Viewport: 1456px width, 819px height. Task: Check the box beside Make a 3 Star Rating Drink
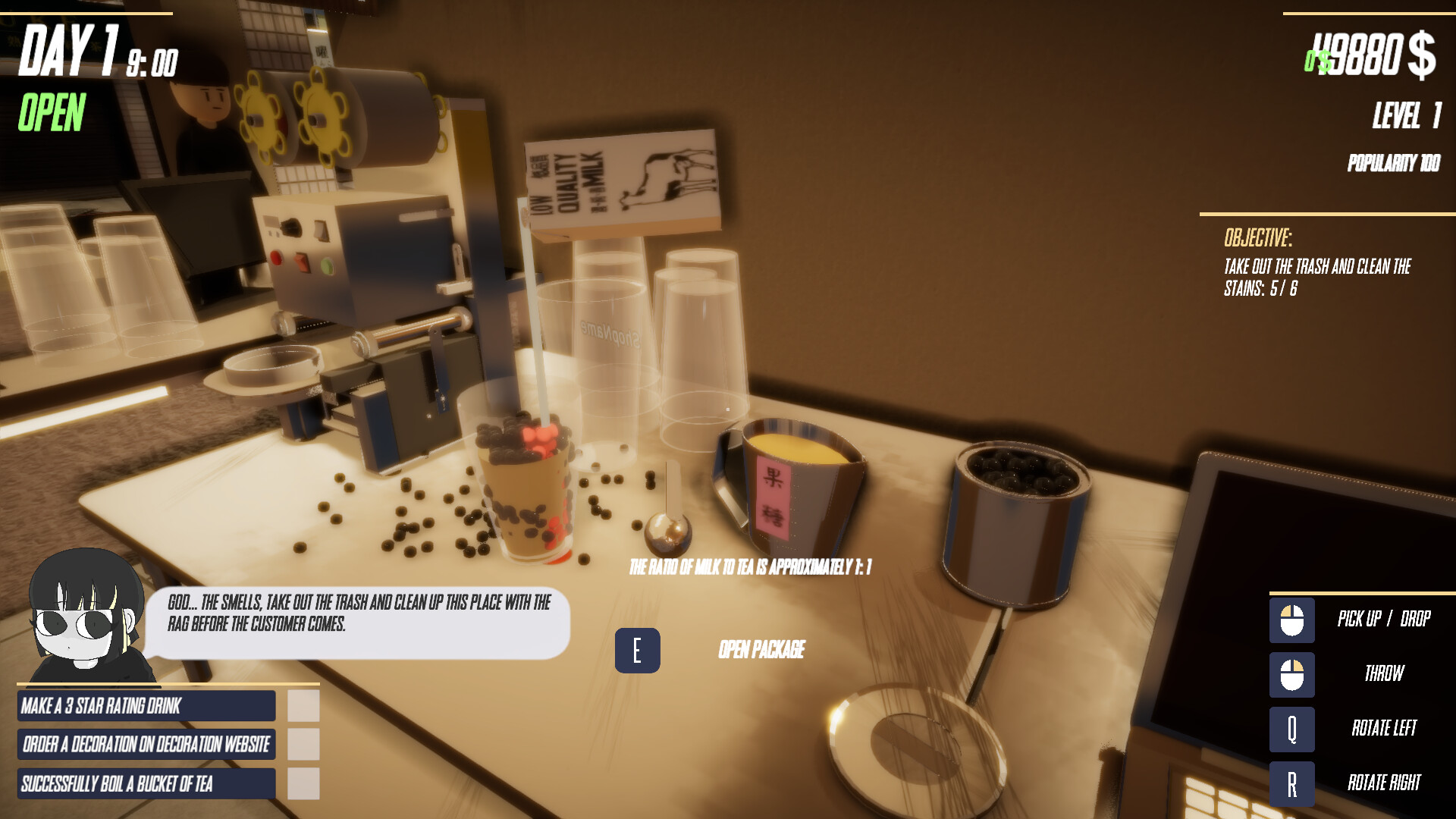pyautogui.click(x=302, y=706)
